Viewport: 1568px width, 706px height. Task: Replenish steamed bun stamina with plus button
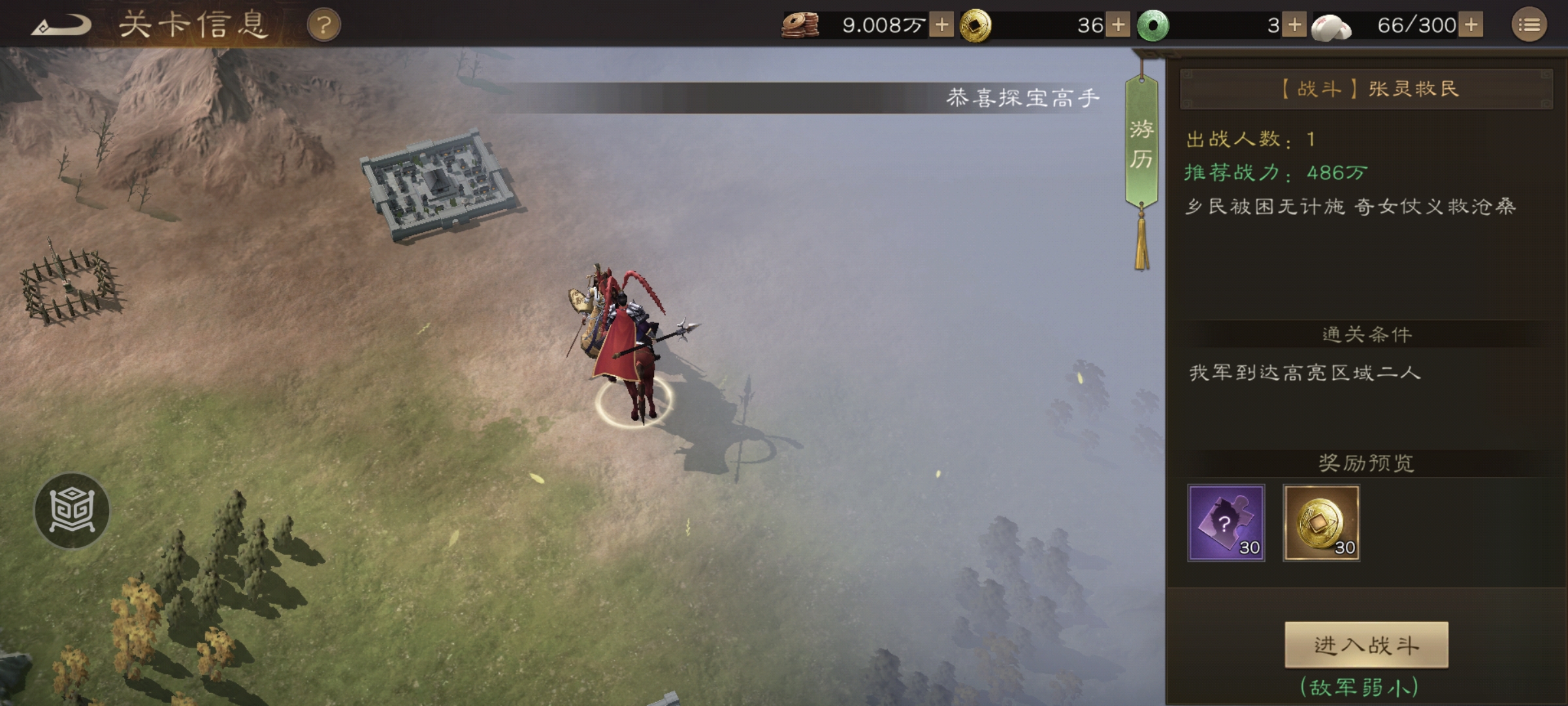point(1471,25)
